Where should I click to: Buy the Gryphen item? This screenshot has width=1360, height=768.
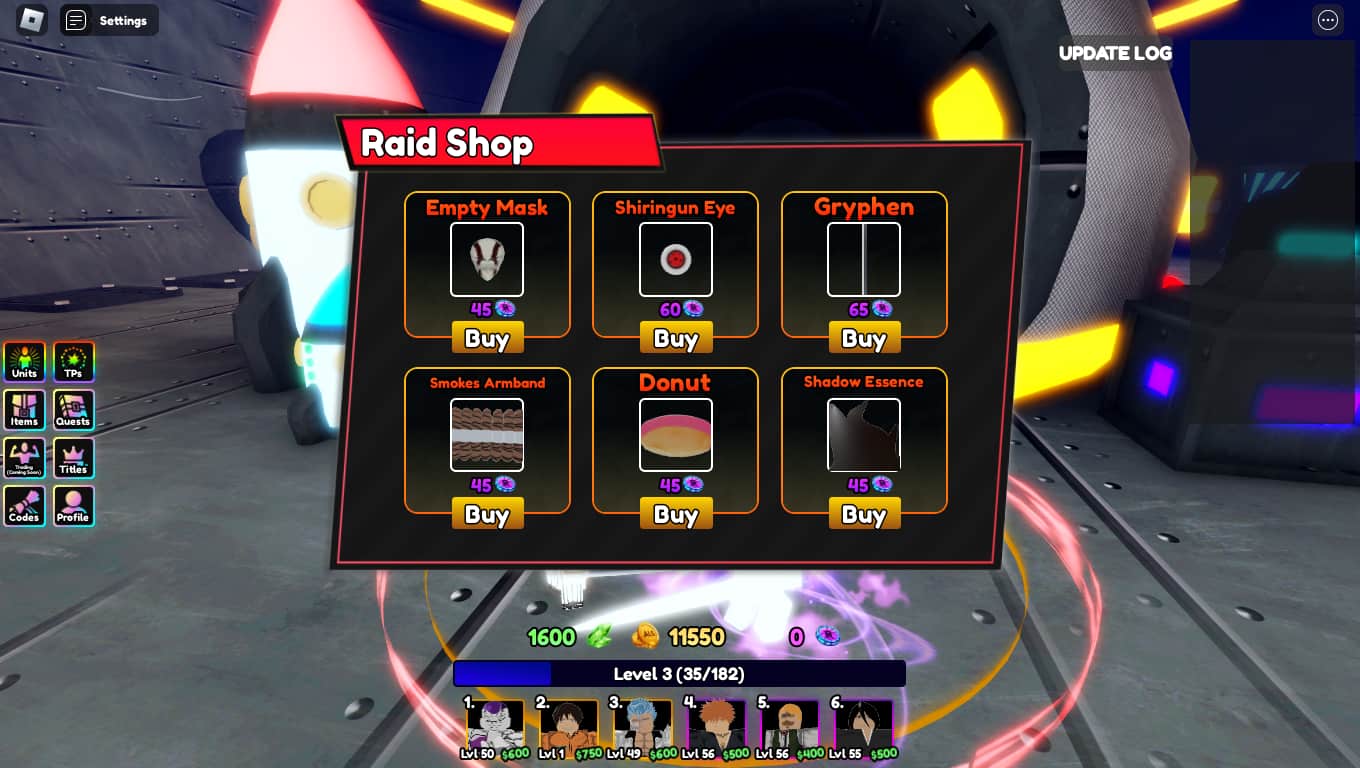863,338
